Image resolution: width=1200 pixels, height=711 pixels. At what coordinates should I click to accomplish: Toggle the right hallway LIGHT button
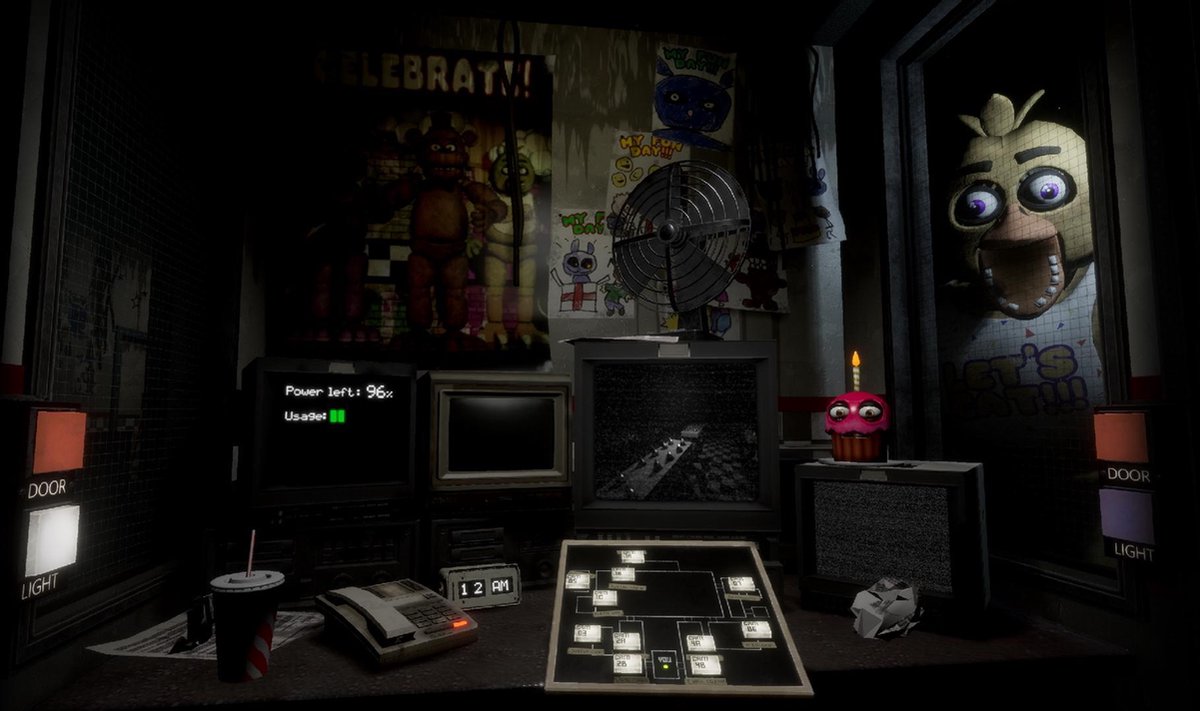1126,516
